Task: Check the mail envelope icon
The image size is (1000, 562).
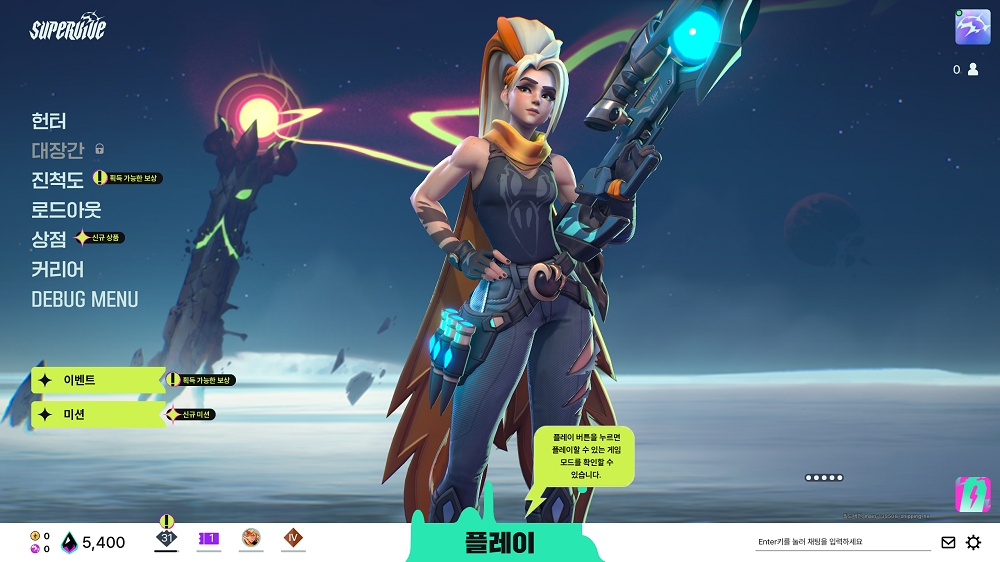Action: coord(948,542)
